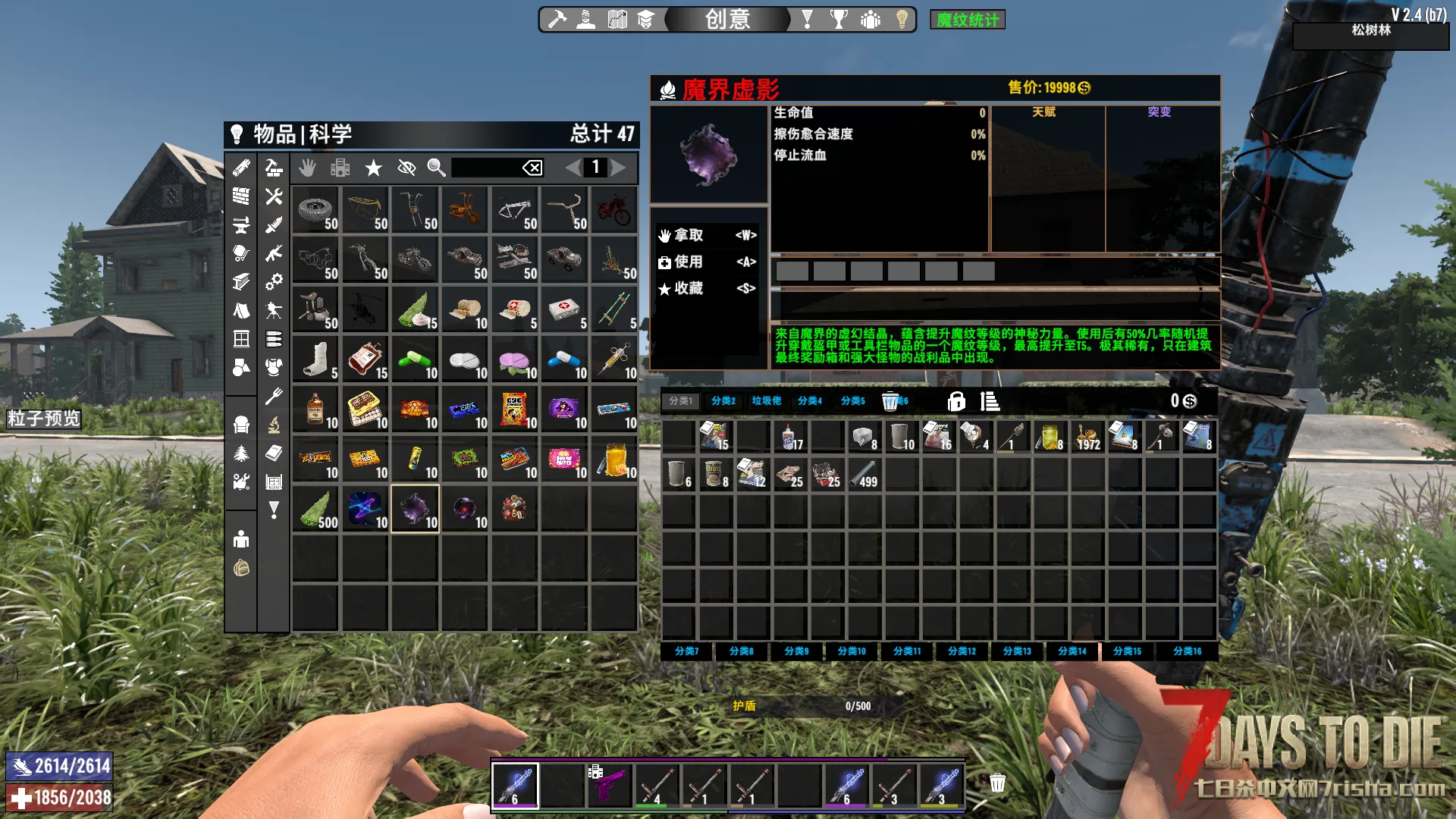Toggle the backpack lock icon
Screen dimensions: 1456x819
956,400
